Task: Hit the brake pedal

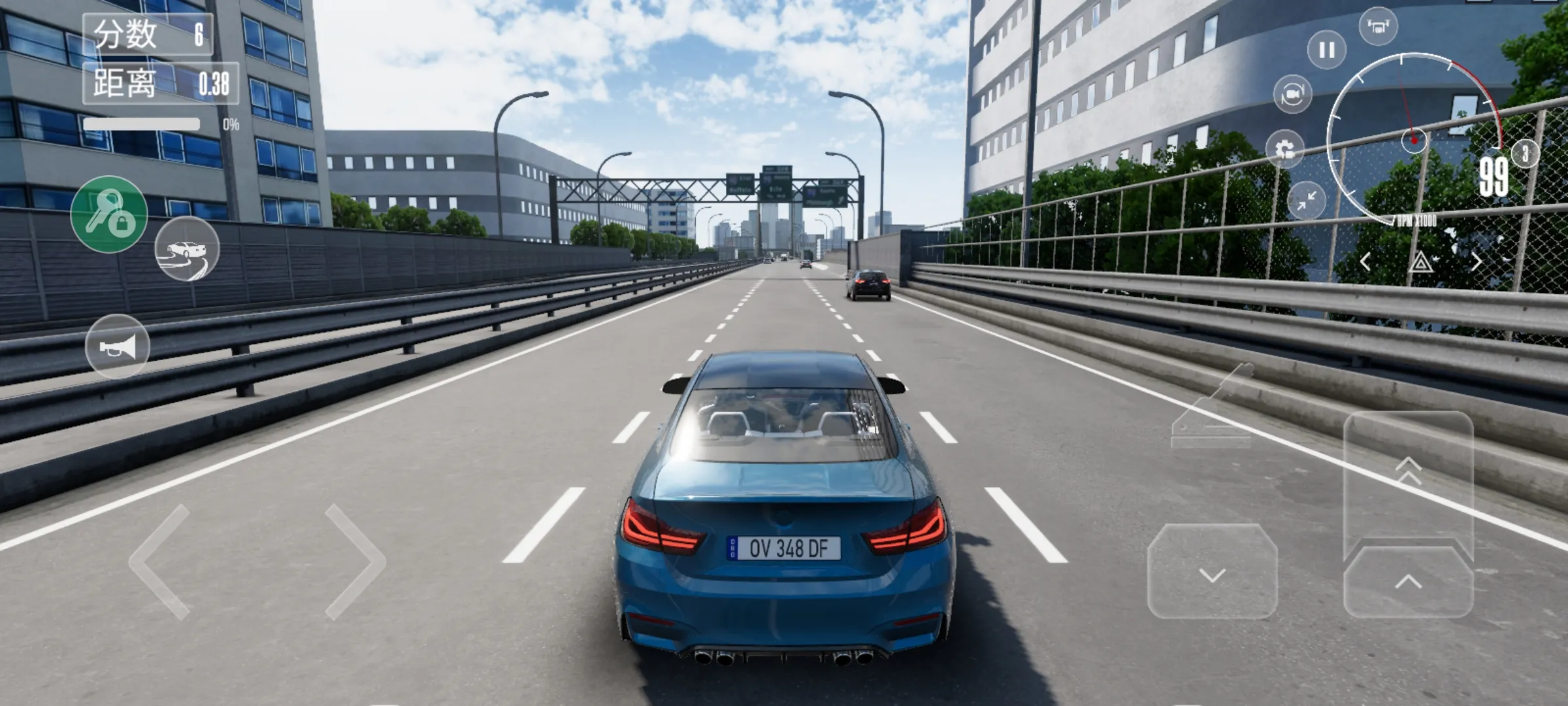Action: tap(1213, 571)
